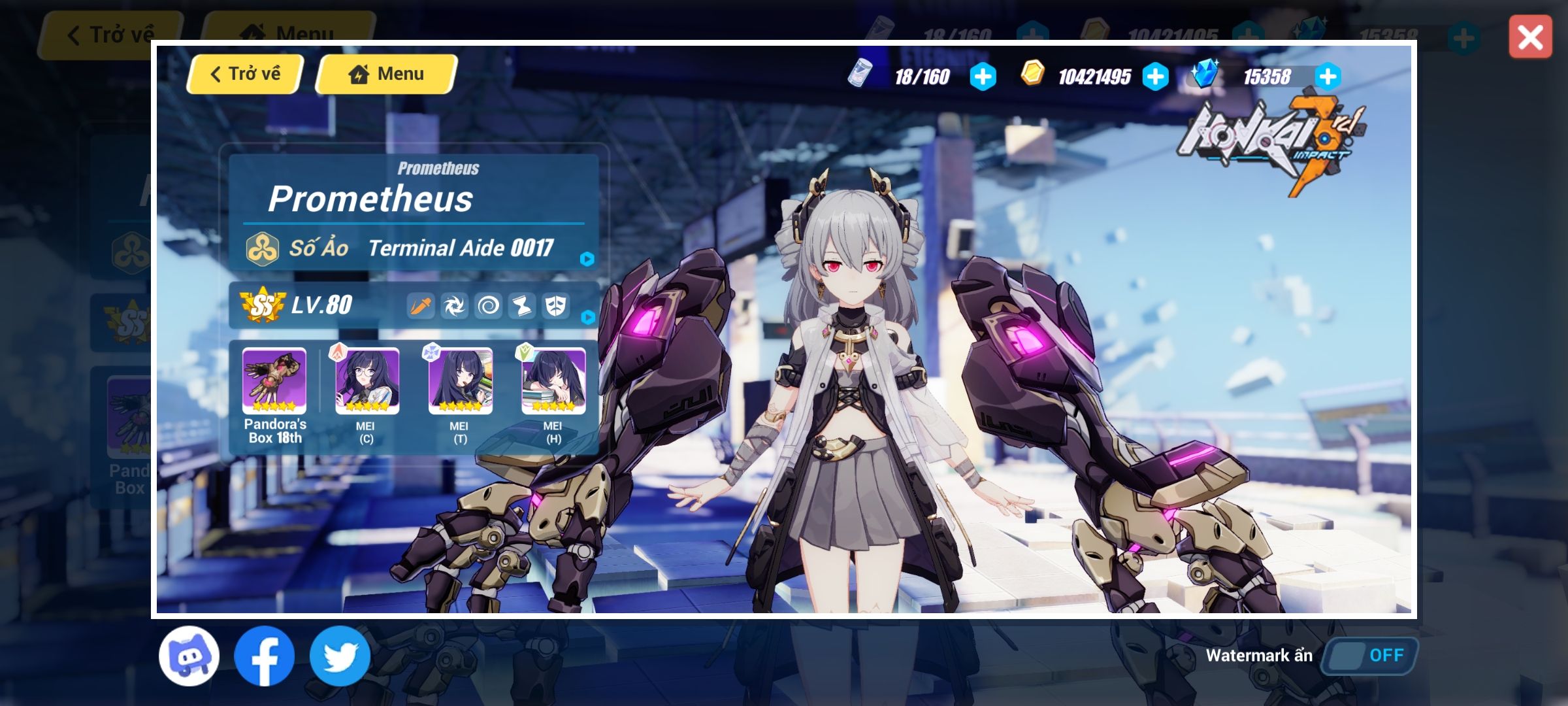
Task: Select the orange knife attack skill icon
Action: [420, 306]
